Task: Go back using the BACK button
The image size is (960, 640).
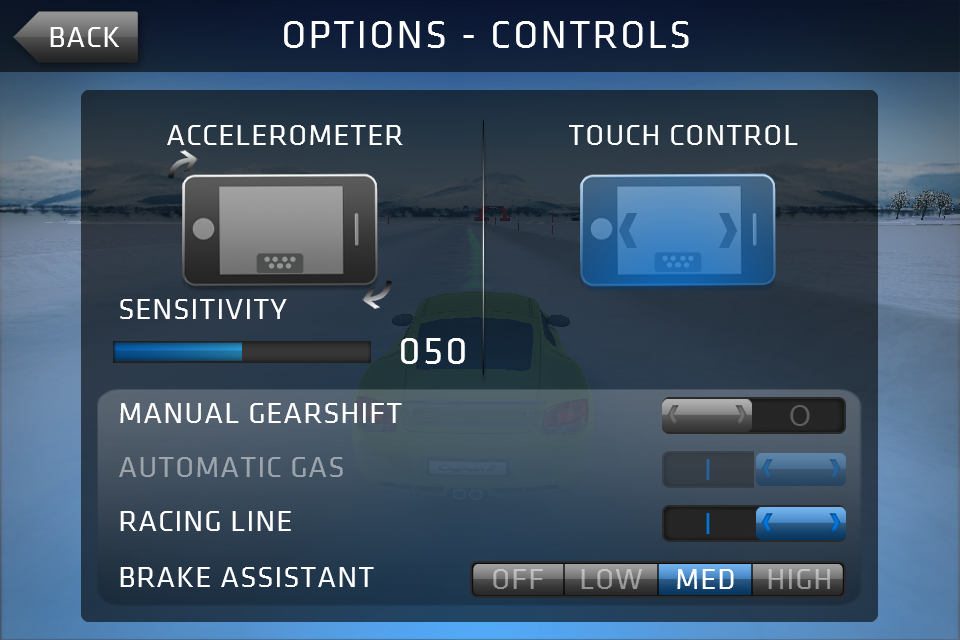Action: pyautogui.click(x=78, y=37)
